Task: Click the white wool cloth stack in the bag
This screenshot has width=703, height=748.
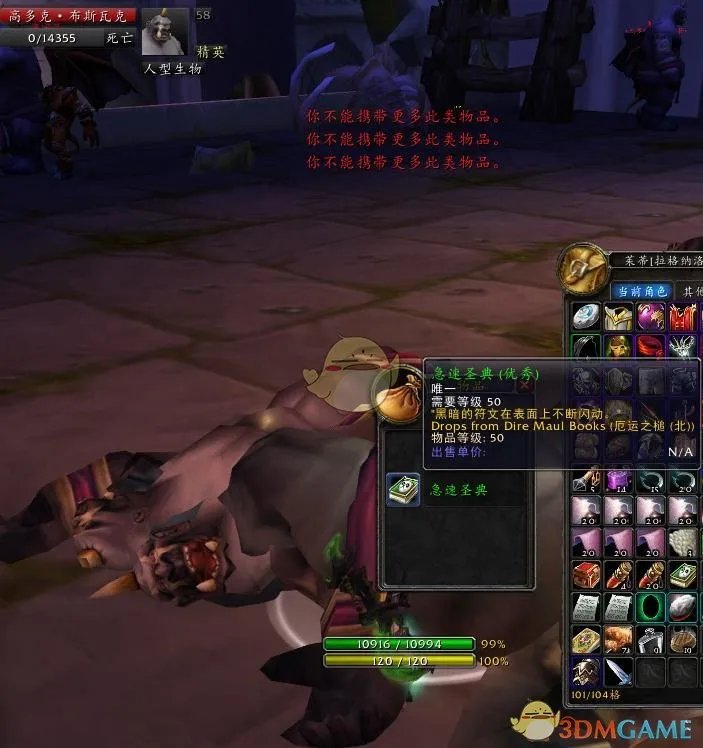Action: [x=683, y=543]
